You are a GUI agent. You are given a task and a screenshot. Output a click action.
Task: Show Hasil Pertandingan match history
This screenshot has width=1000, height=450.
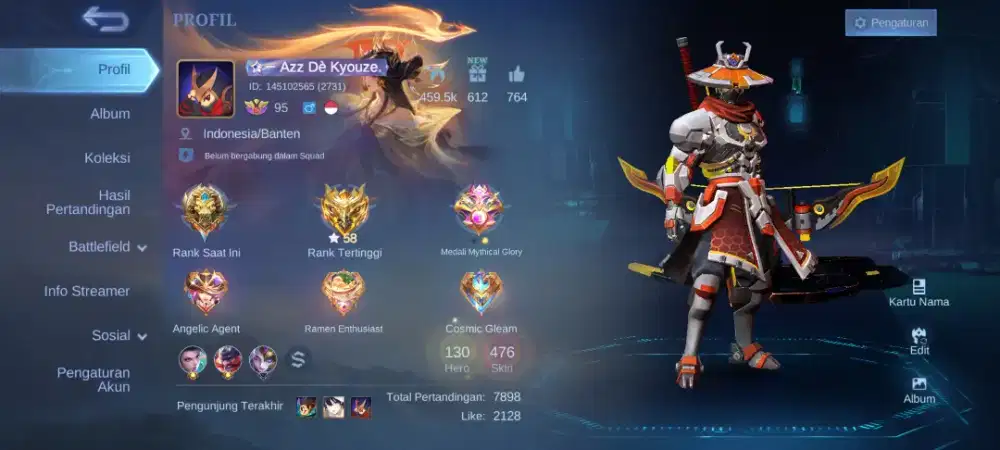[x=88, y=201]
